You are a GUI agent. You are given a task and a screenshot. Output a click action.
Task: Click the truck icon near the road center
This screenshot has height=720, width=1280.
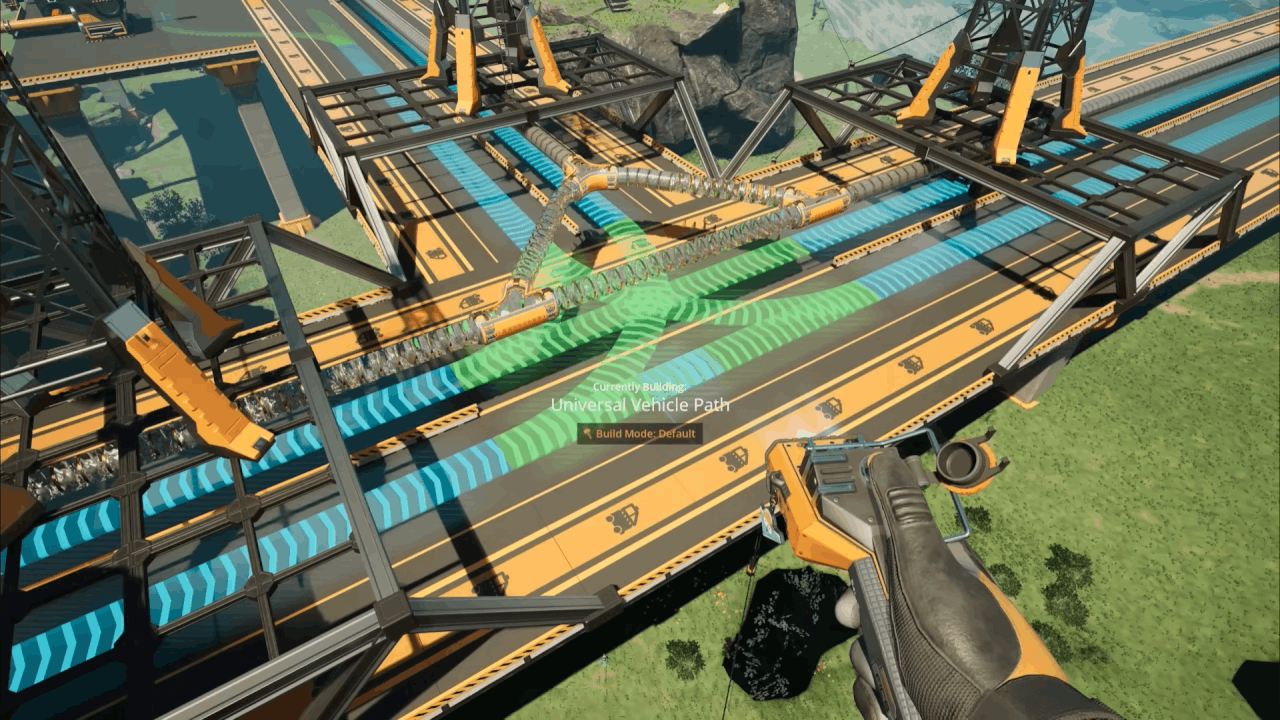(830, 406)
